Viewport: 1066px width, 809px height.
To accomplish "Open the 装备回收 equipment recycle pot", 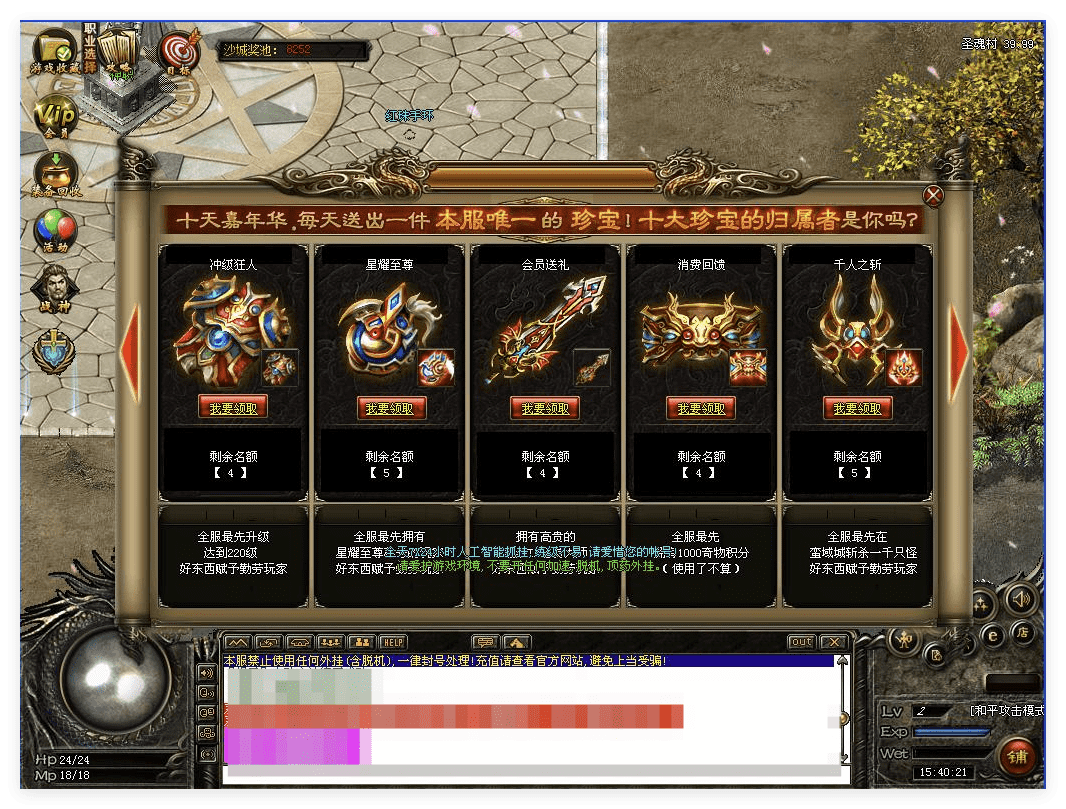I will [x=56, y=172].
